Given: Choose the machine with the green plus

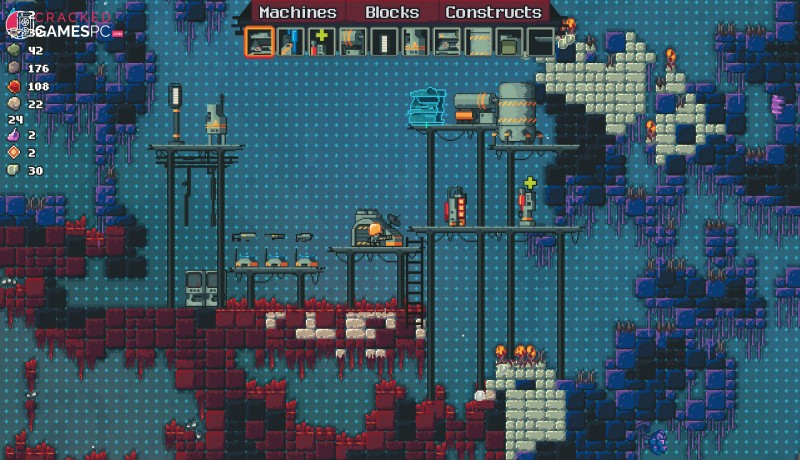Looking at the screenshot, I should (322, 42).
